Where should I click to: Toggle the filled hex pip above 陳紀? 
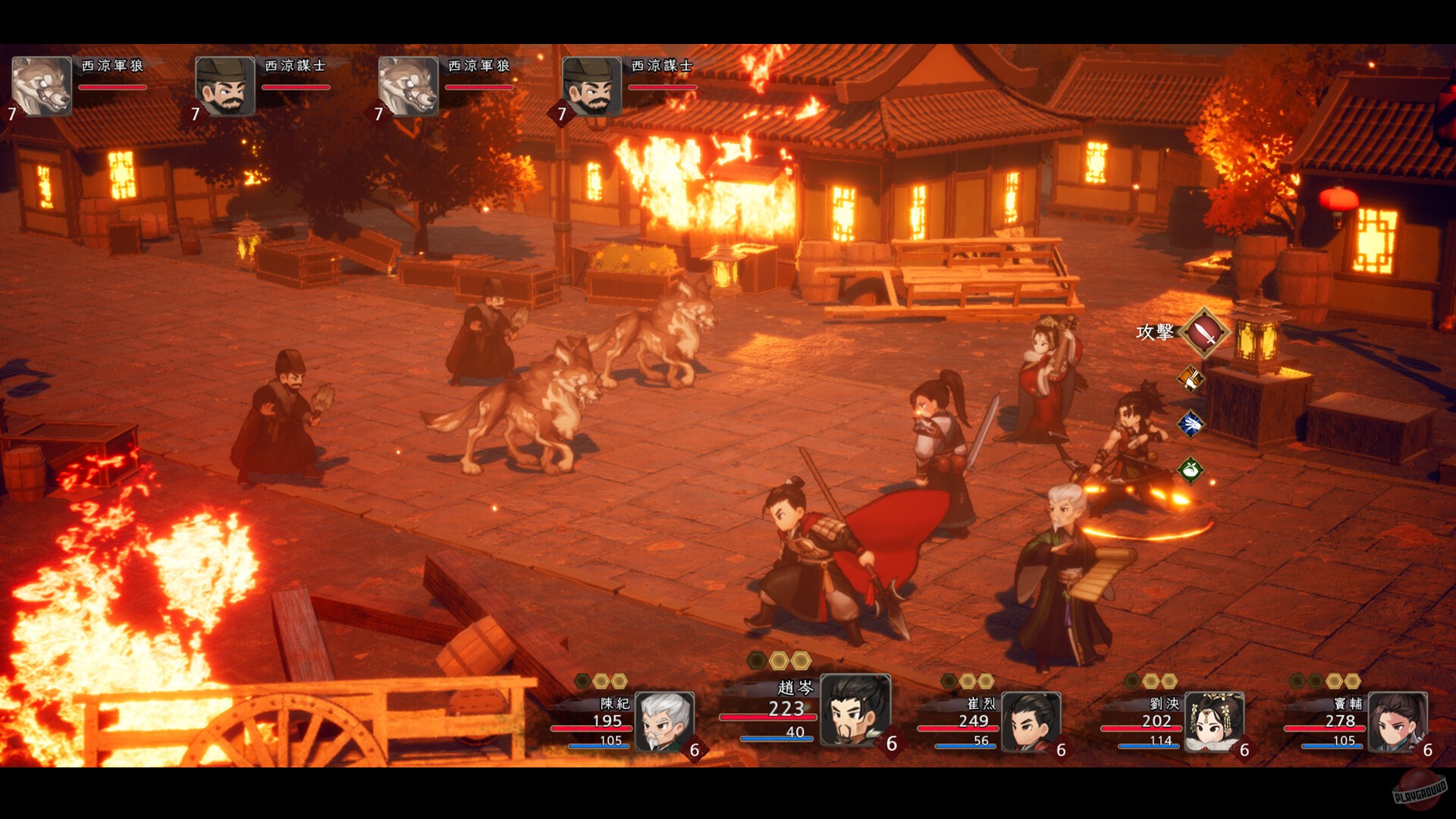pos(601,680)
